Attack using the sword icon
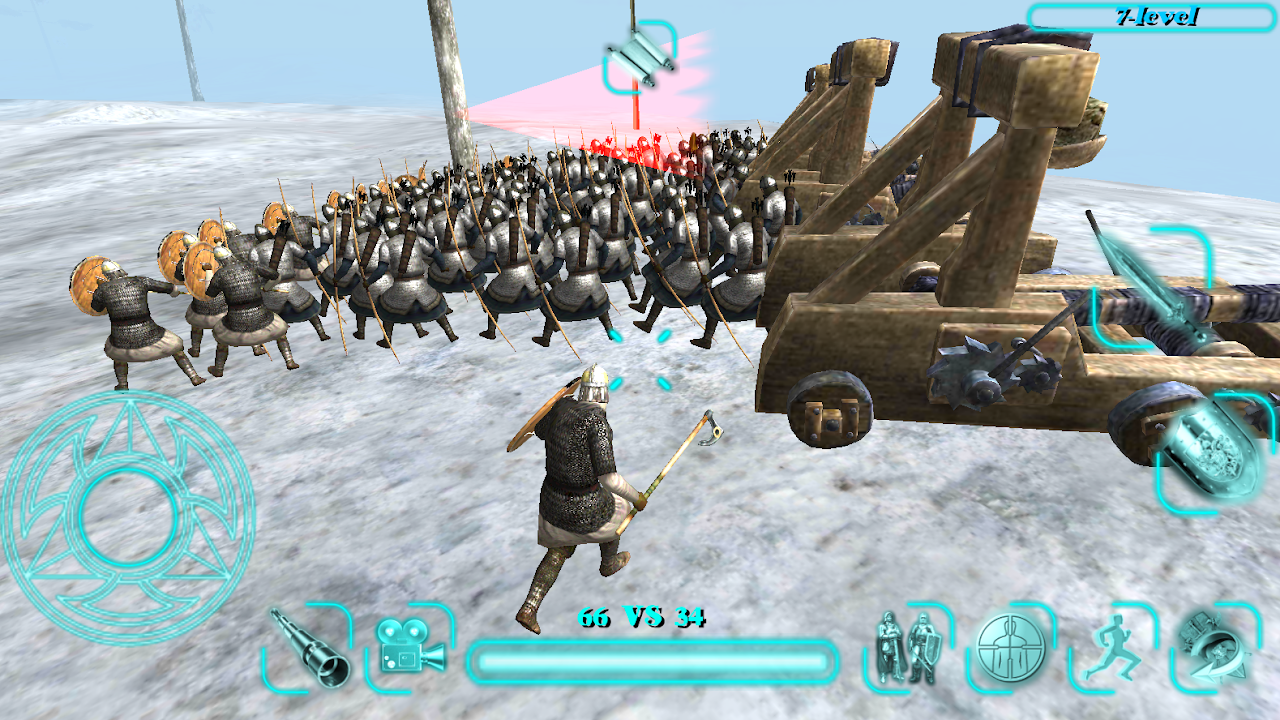 (x=1152, y=285)
